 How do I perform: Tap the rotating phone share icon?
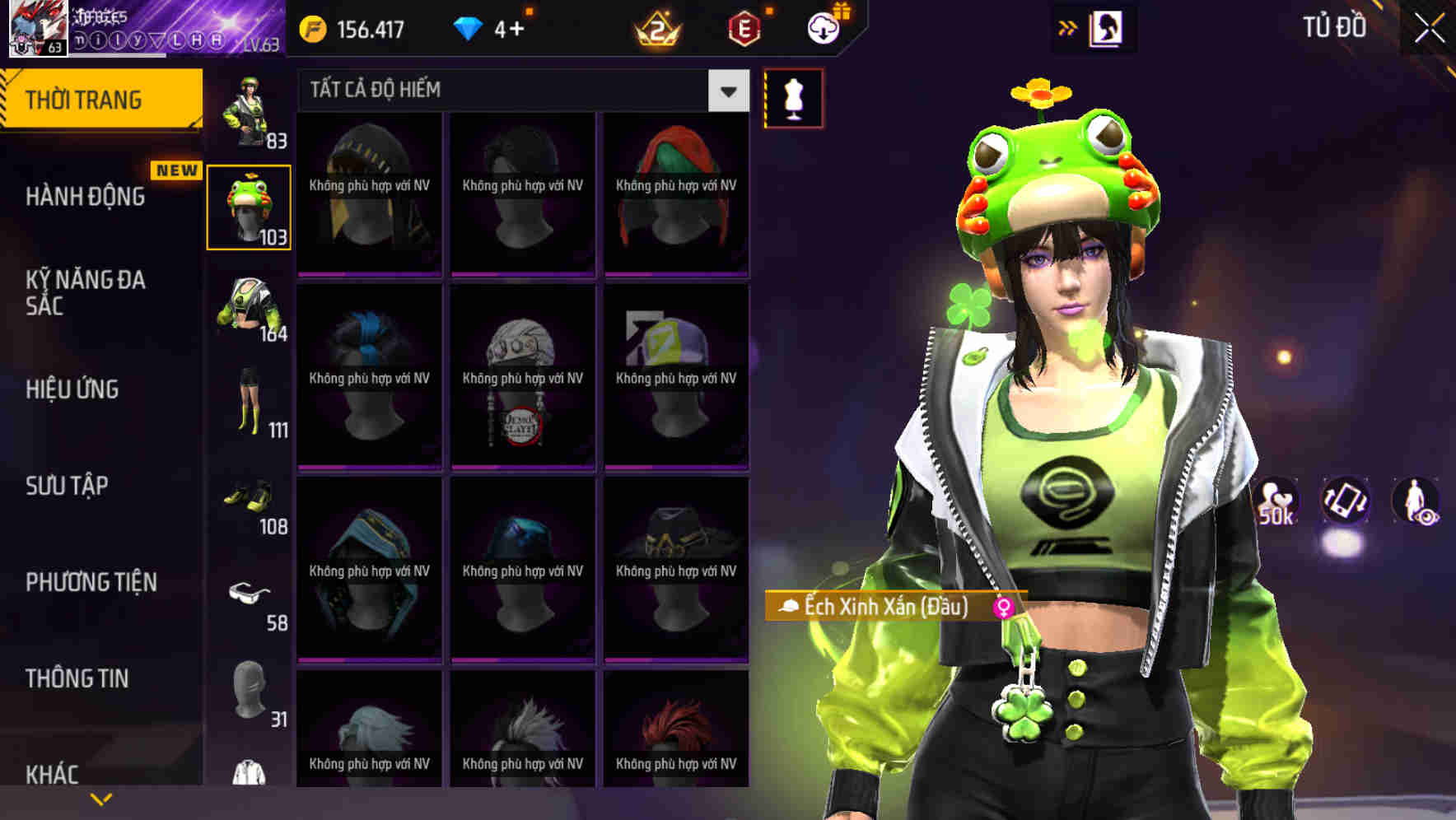click(x=1344, y=502)
